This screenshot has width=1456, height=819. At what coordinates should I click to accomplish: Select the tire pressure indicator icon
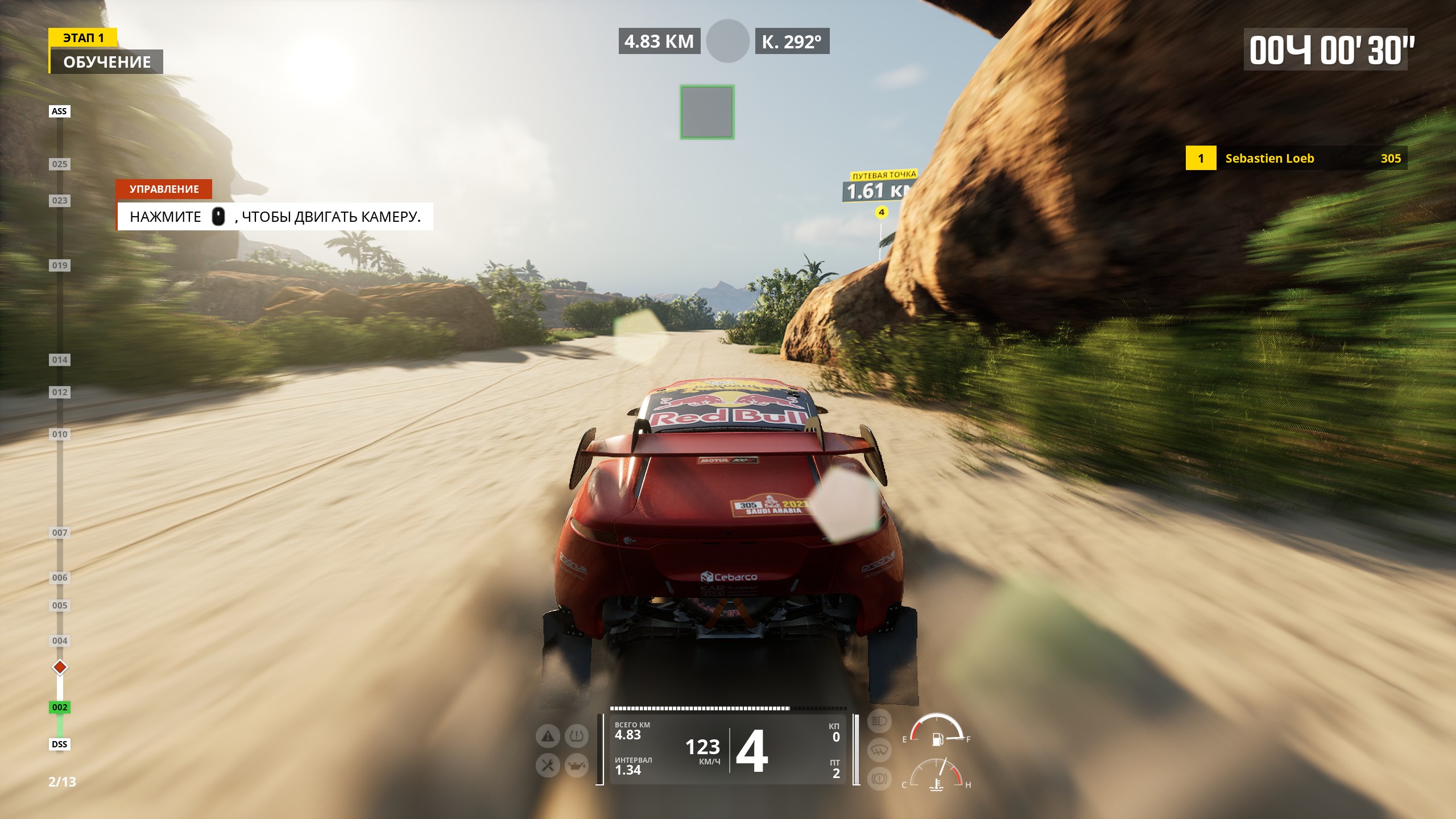576,737
